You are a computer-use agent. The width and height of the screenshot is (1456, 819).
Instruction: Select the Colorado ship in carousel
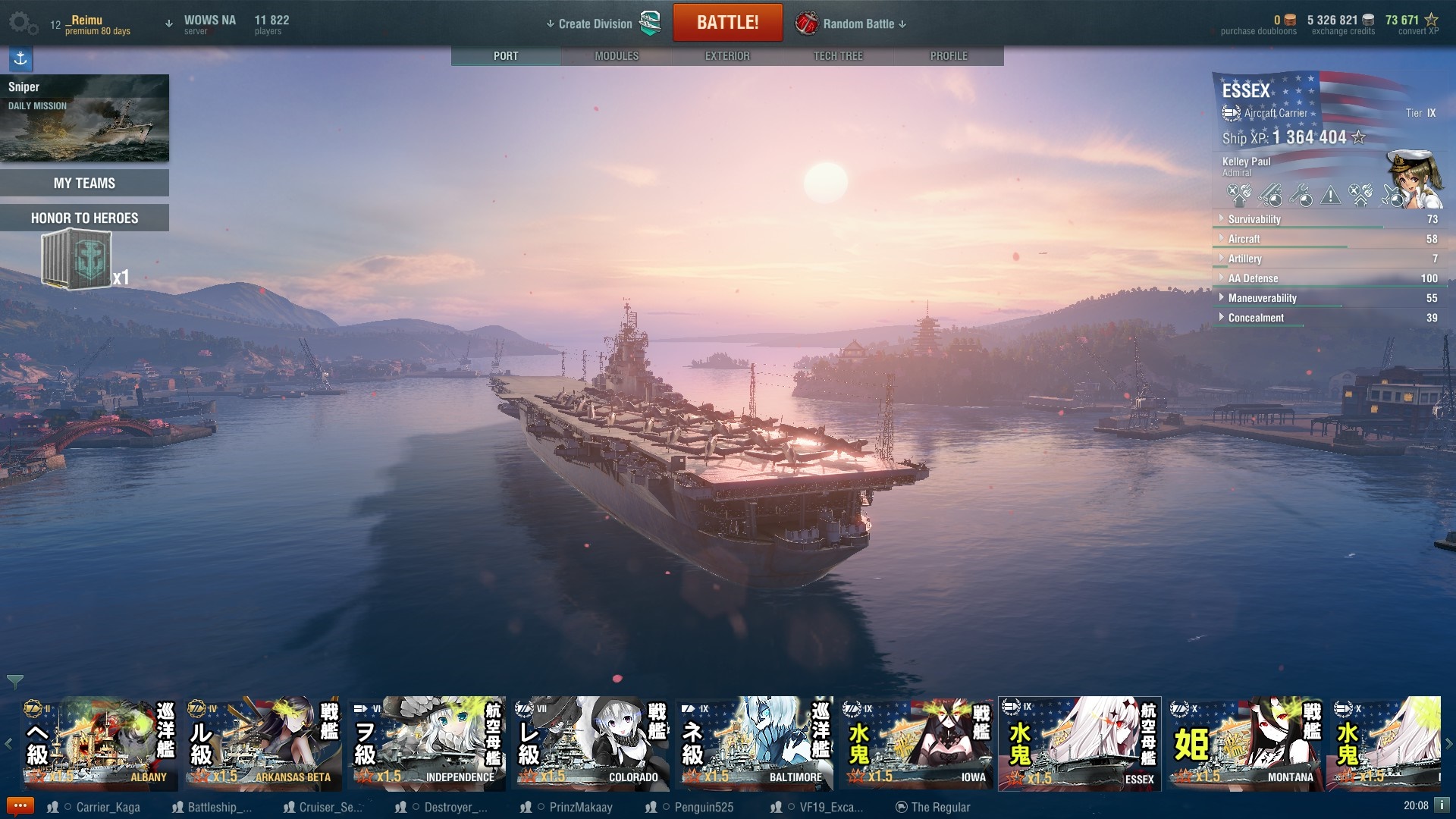pos(591,743)
